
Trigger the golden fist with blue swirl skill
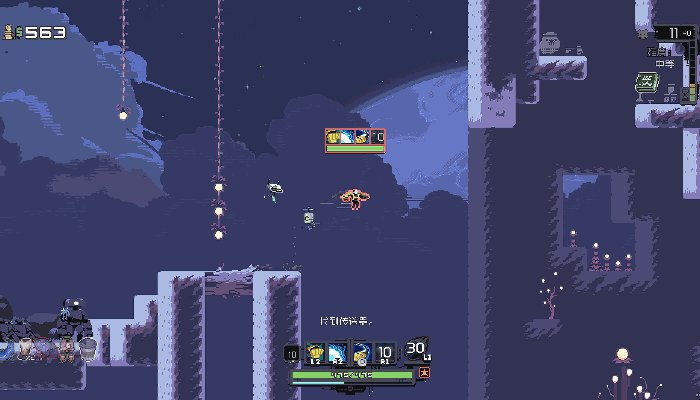362,353
